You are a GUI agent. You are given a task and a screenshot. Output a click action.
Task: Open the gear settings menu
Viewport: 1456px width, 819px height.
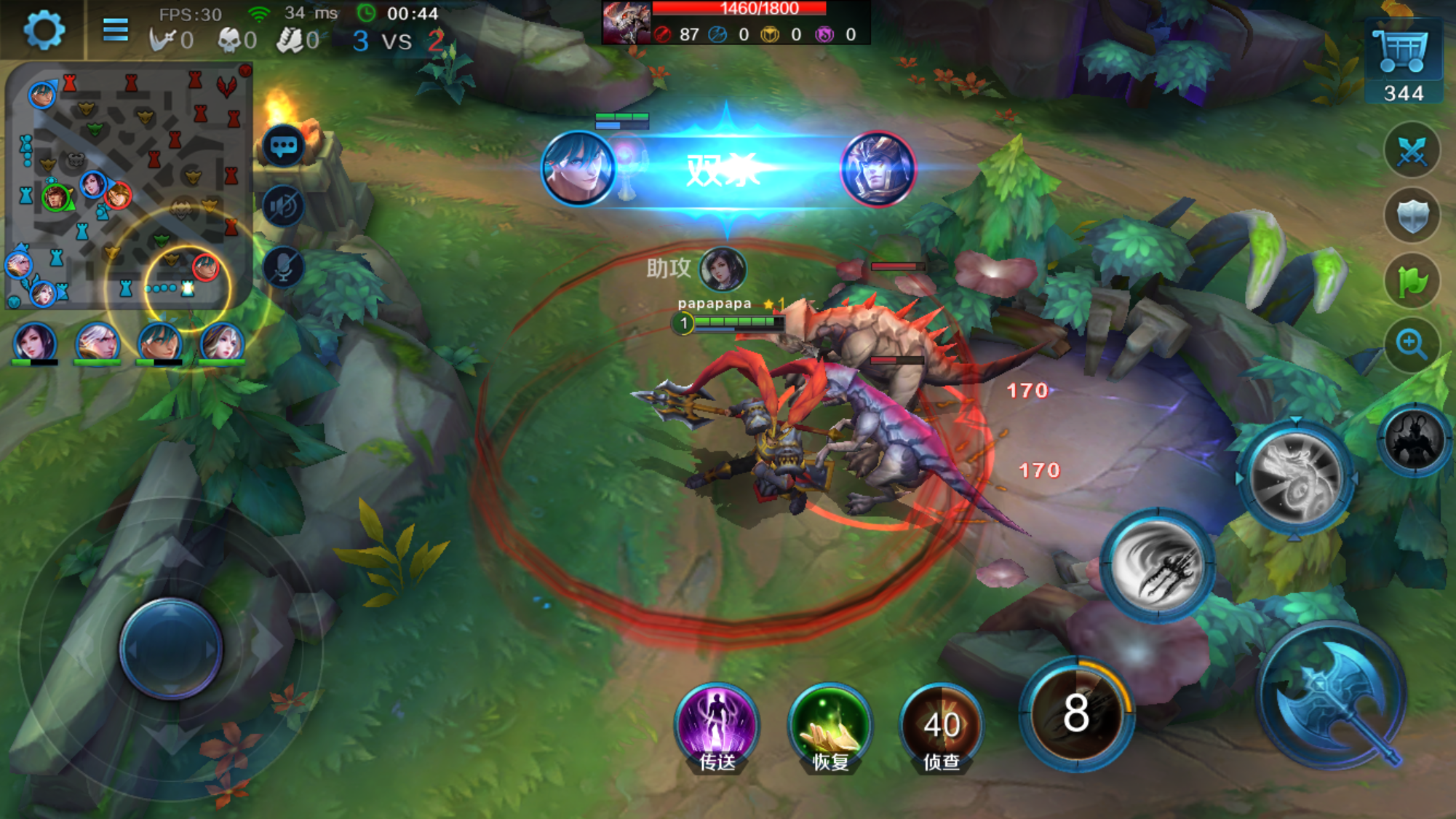point(44,31)
